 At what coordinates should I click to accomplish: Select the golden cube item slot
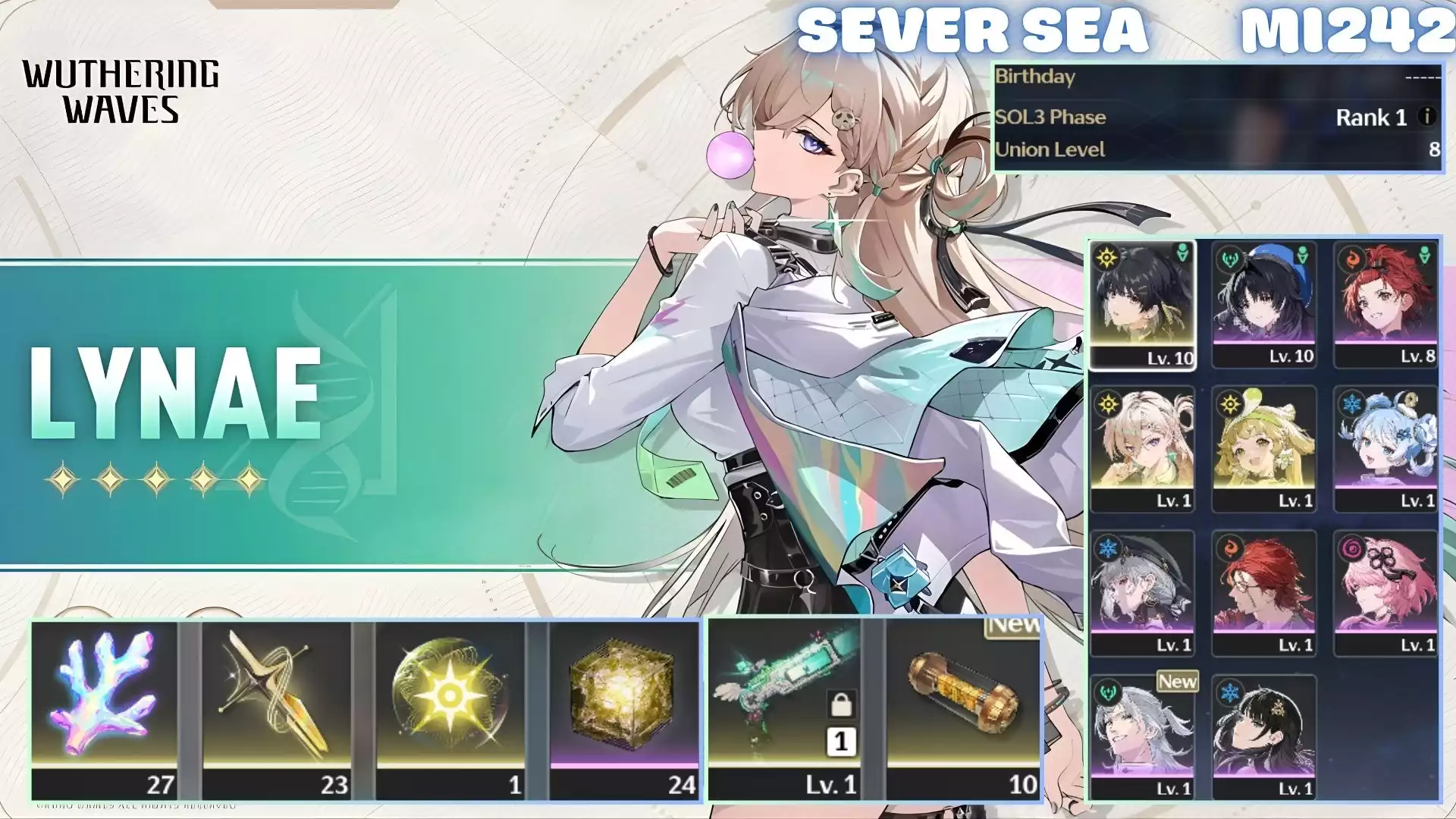[623, 709]
